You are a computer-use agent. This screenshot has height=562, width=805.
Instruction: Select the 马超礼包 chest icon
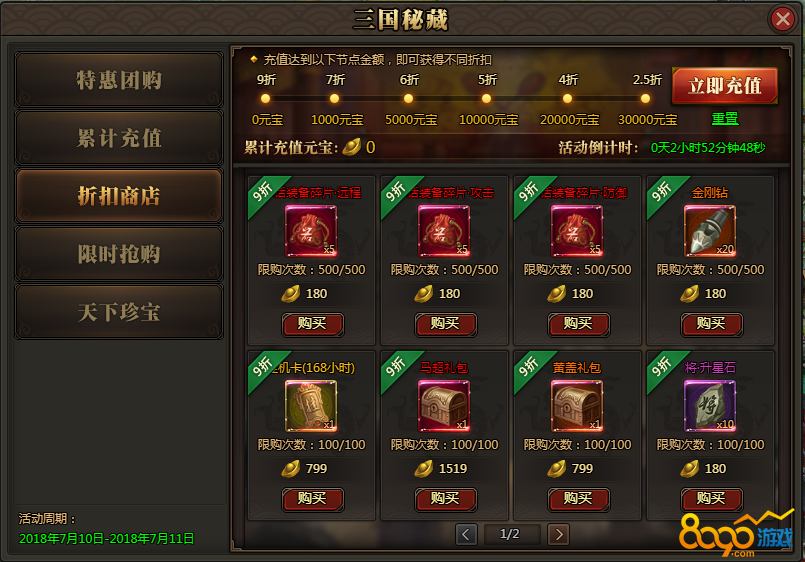[x=444, y=406]
